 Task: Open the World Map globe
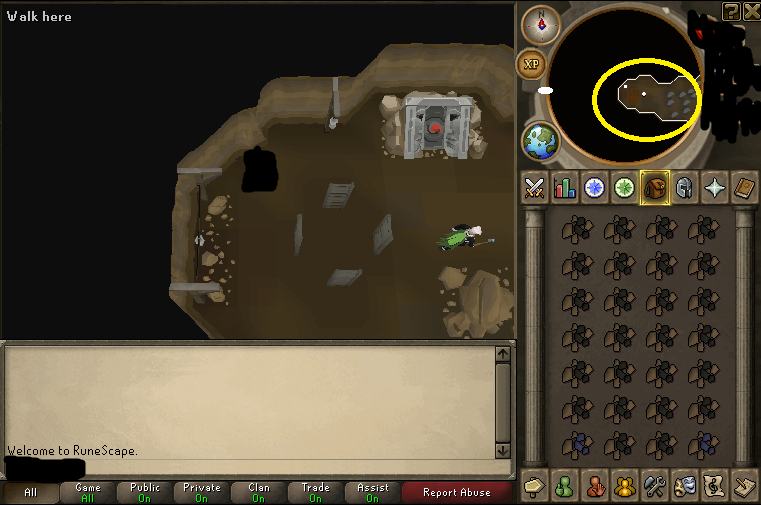541,141
